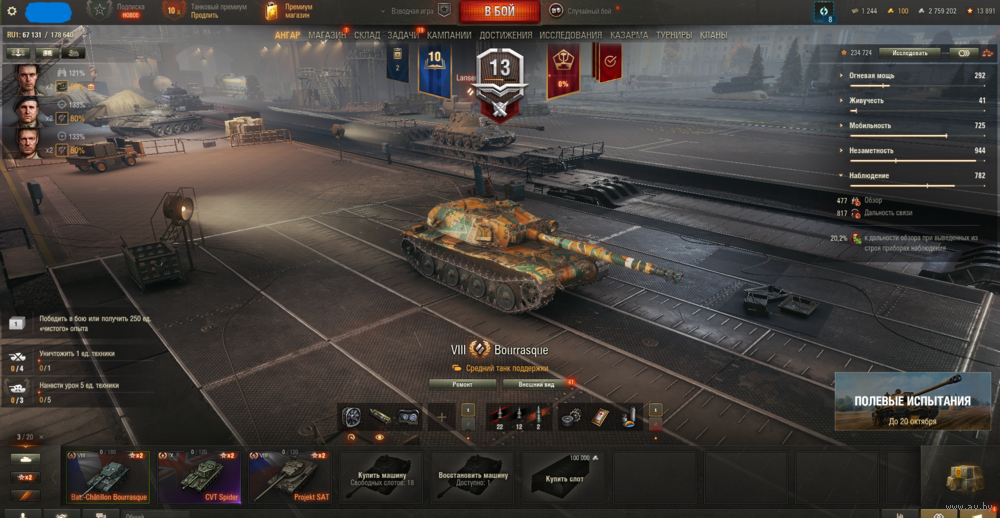The width and height of the screenshot is (1000, 518).
Task: Open the Полевые испытания banner
Action: 912,401
